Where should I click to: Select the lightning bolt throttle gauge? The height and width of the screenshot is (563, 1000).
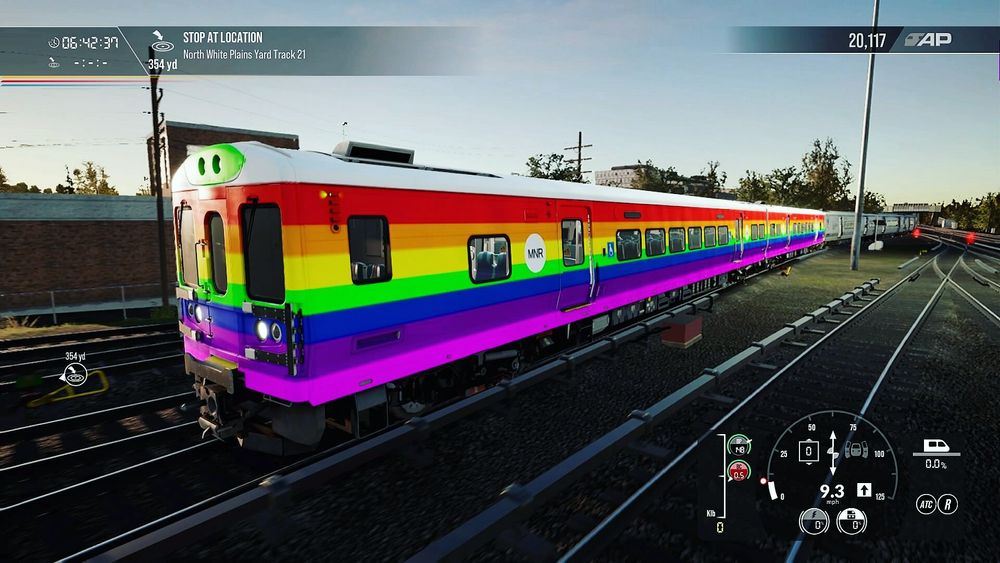pyautogui.click(x=814, y=521)
